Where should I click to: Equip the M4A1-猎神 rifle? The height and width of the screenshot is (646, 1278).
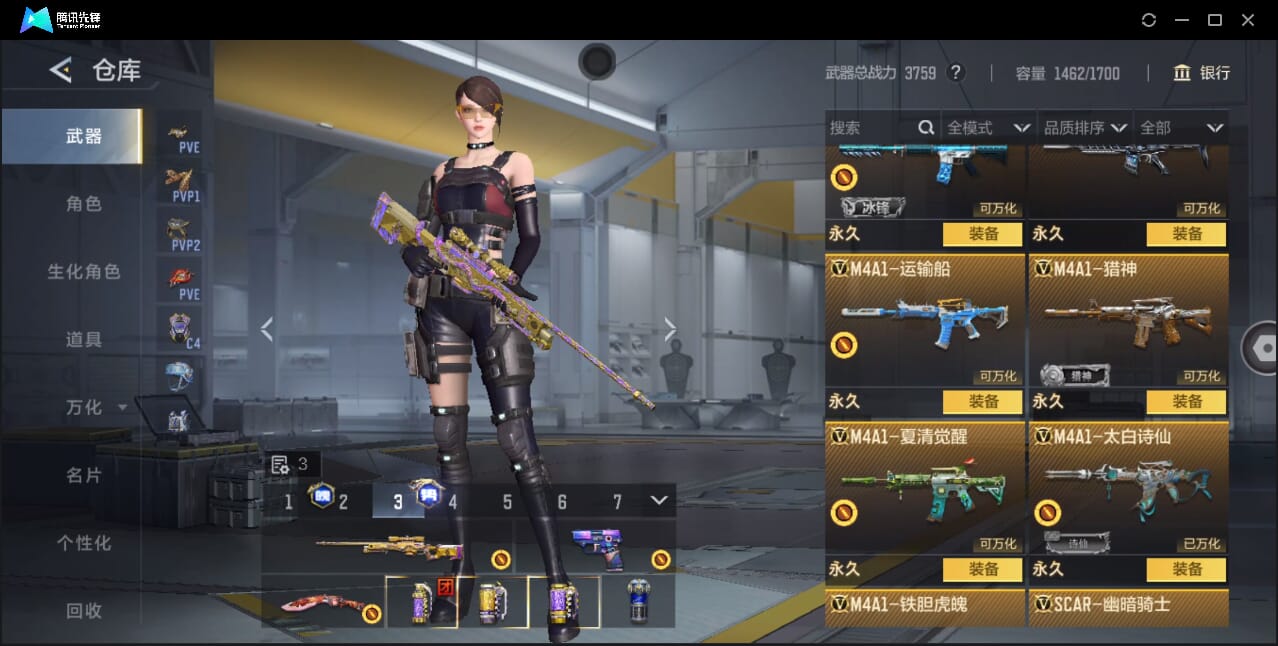pos(1186,401)
